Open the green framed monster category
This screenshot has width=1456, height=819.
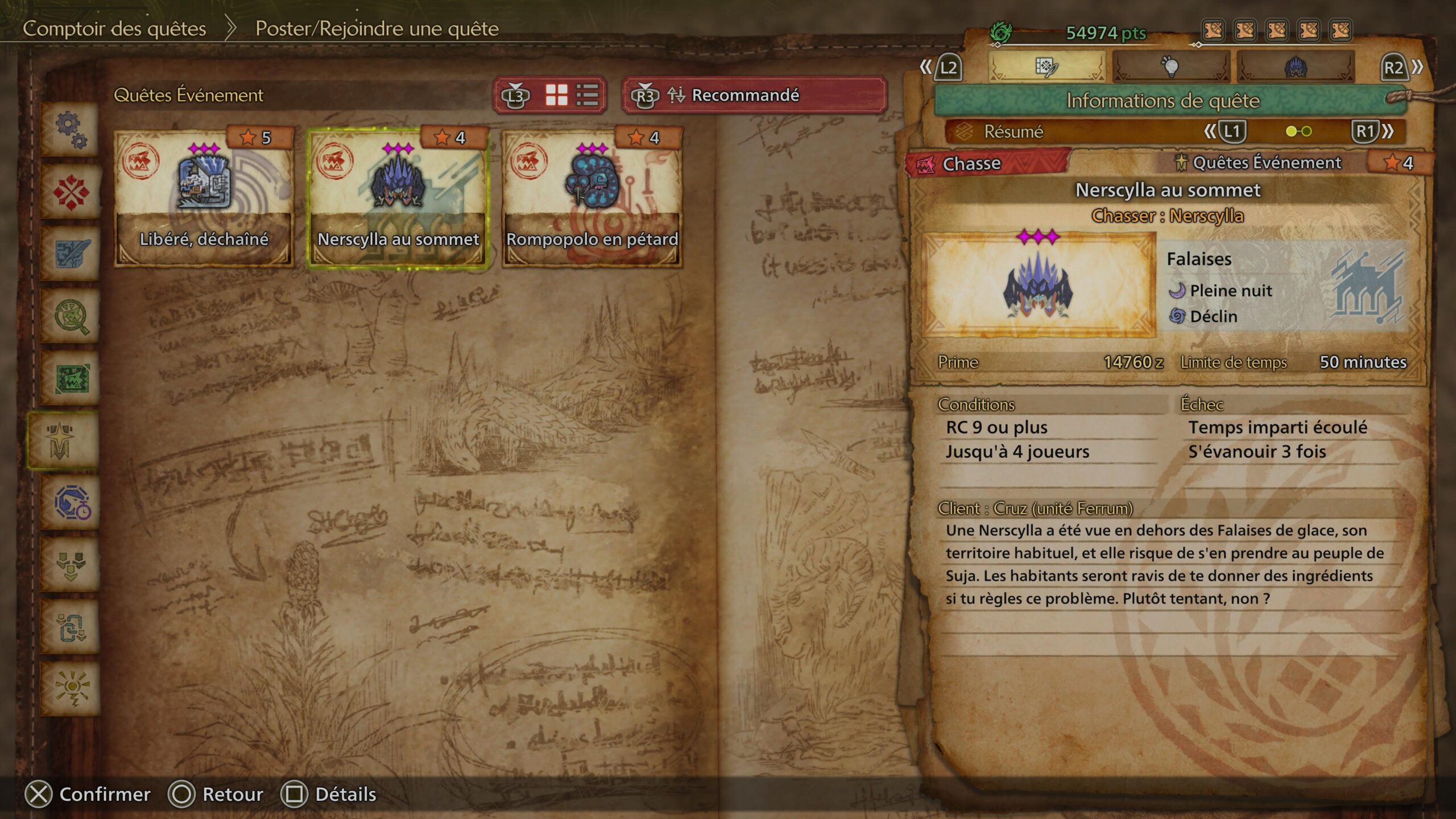(71, 378)
